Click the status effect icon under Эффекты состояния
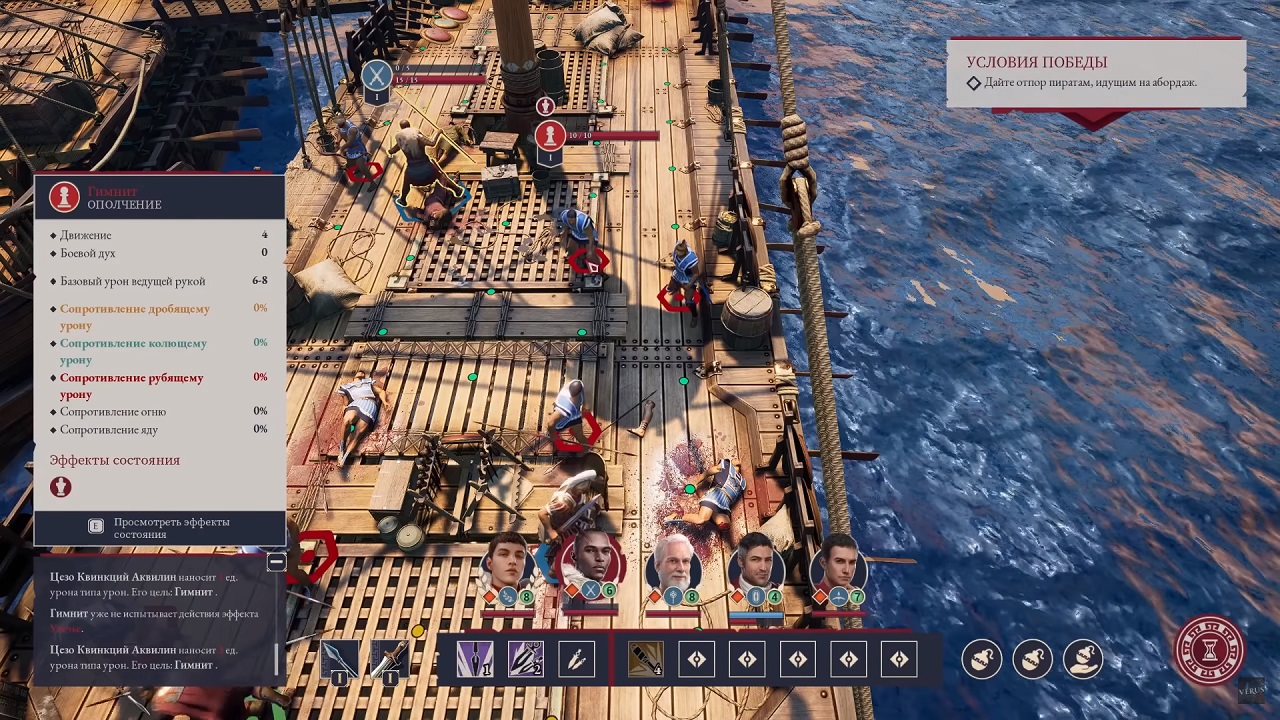Viewport: 1280px width, 720px height. (61, 487)
